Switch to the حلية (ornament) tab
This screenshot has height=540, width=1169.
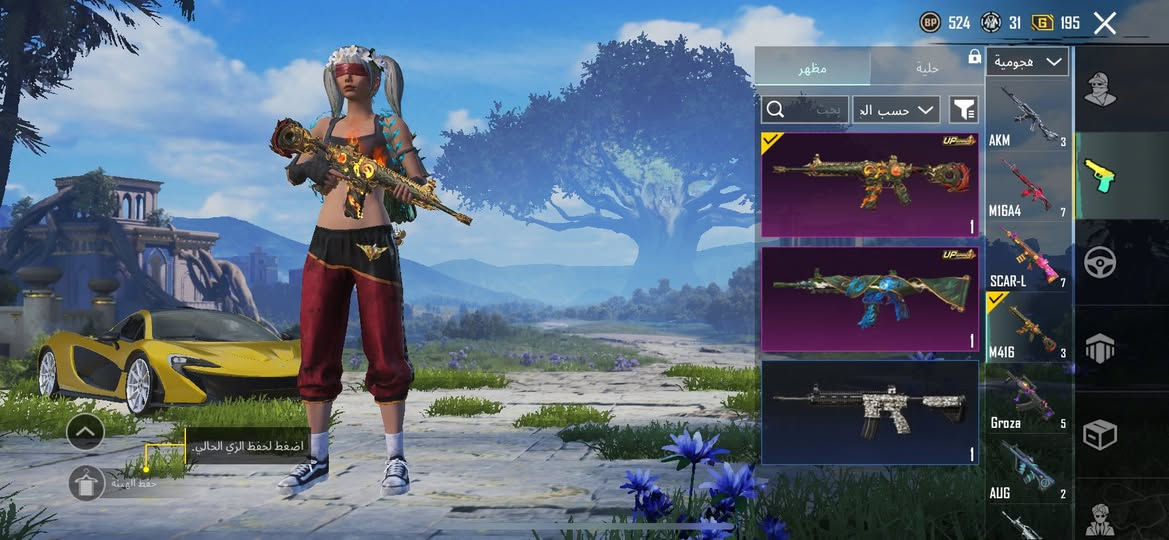click(927, 67)
